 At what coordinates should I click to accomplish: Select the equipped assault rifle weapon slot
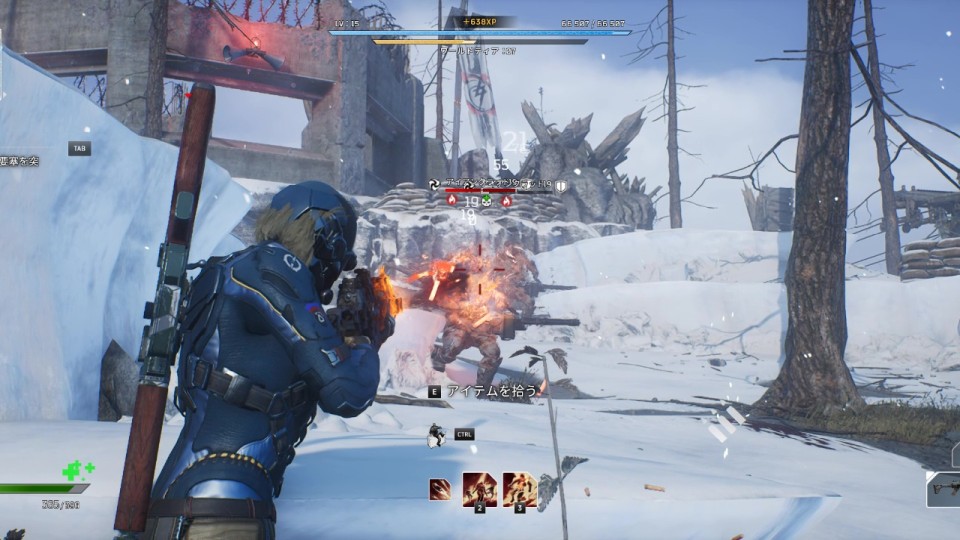(x=943, y=490)
